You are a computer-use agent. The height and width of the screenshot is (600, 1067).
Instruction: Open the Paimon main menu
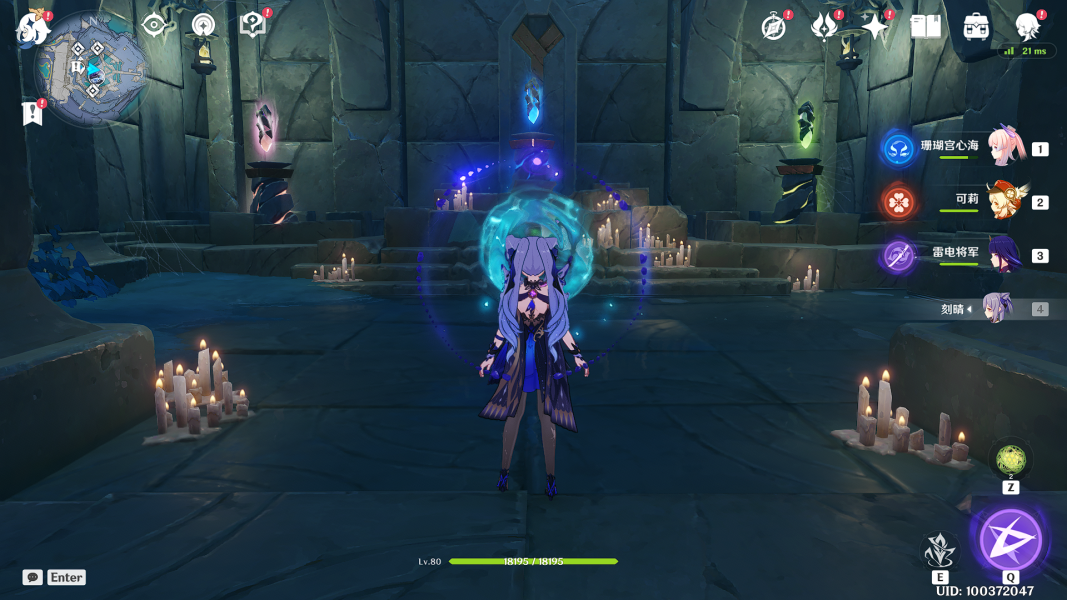pos(32,27)
